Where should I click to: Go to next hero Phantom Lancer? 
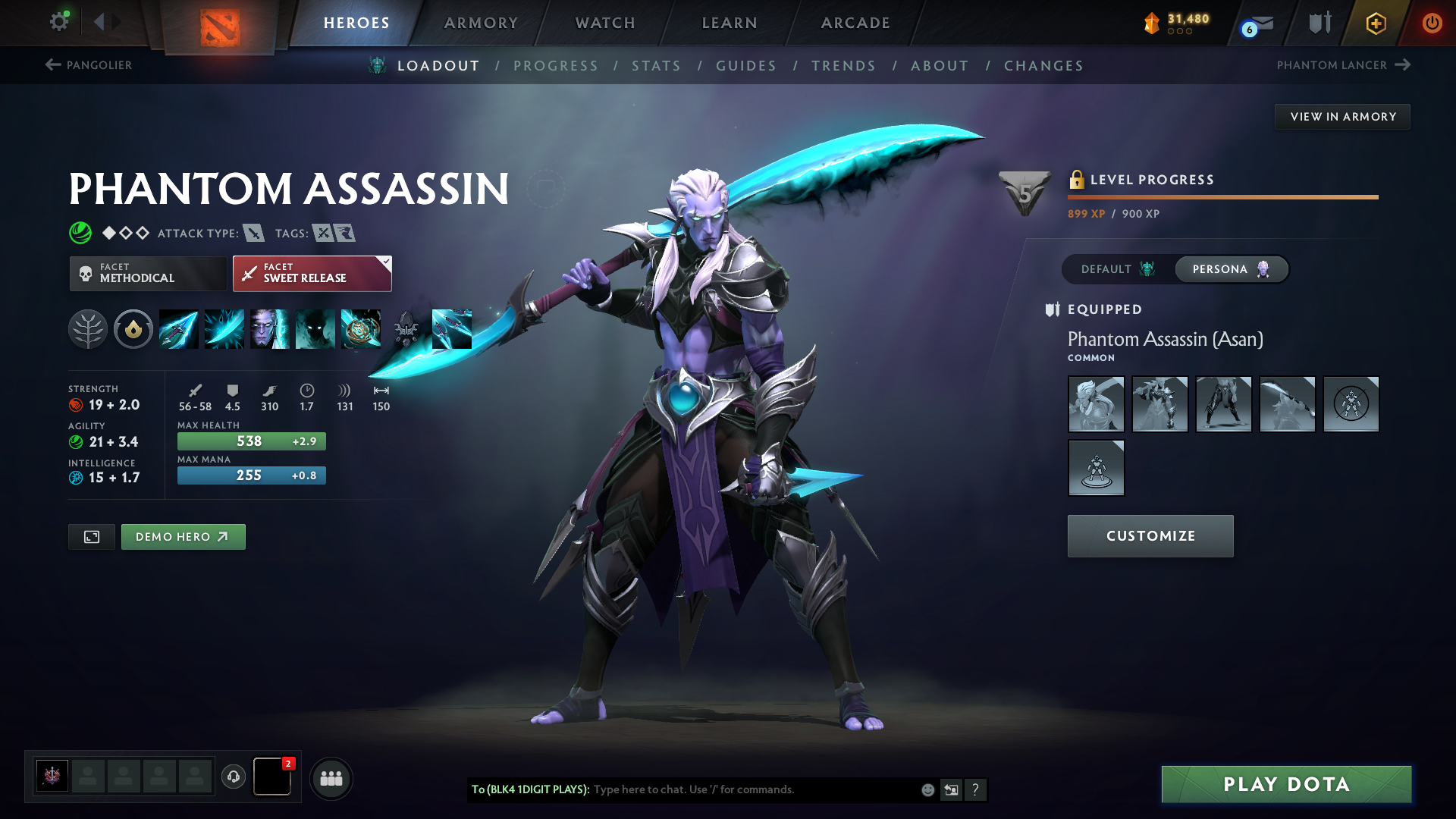click(1343, 65)
